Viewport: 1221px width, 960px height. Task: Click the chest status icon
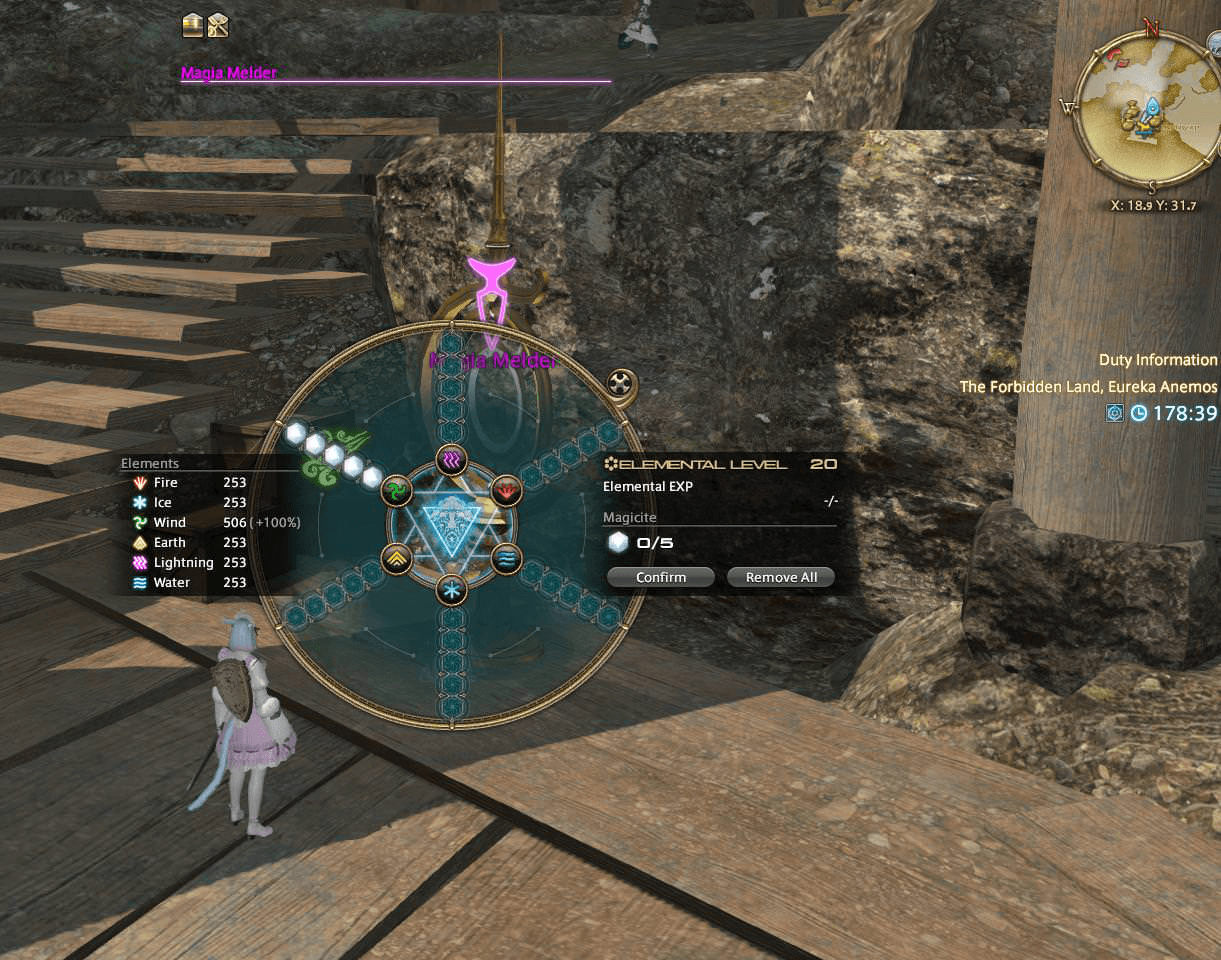pyautogui.click(x=193, y=26)
